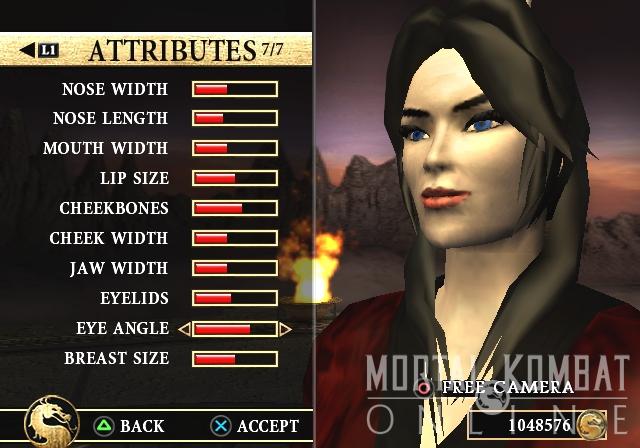Adjust the Breast Size slider
This screenshot has height=448, width=640.
(x=235, y=359)
